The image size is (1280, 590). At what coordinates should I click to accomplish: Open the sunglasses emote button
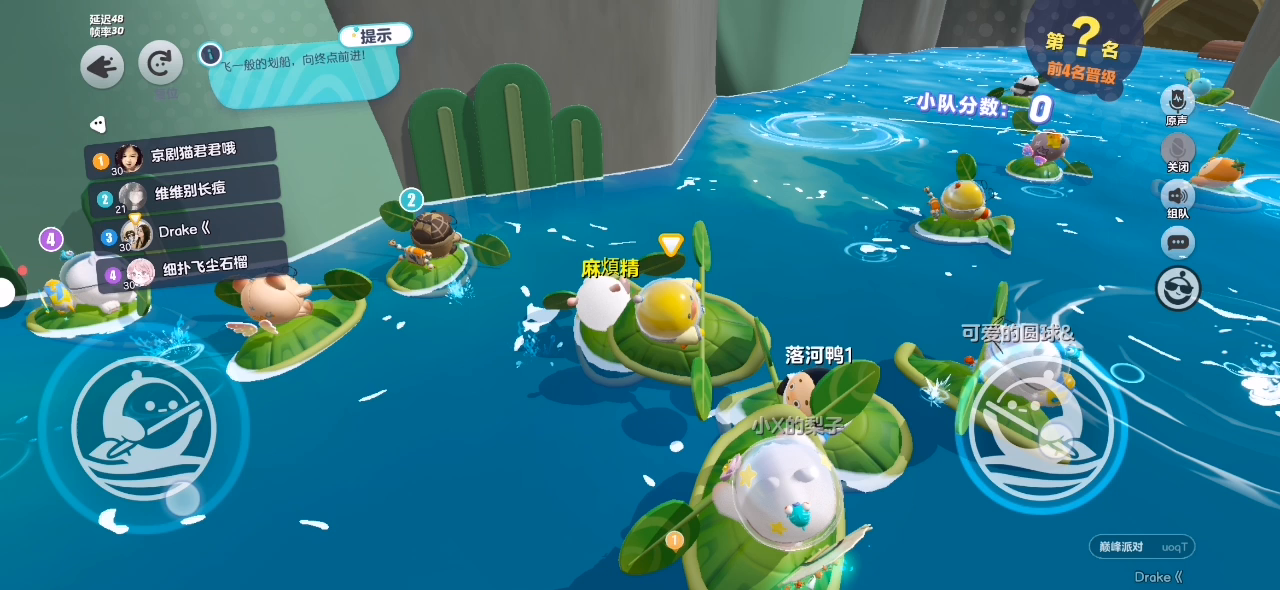pyautogui.click(x=1177, y=289)
